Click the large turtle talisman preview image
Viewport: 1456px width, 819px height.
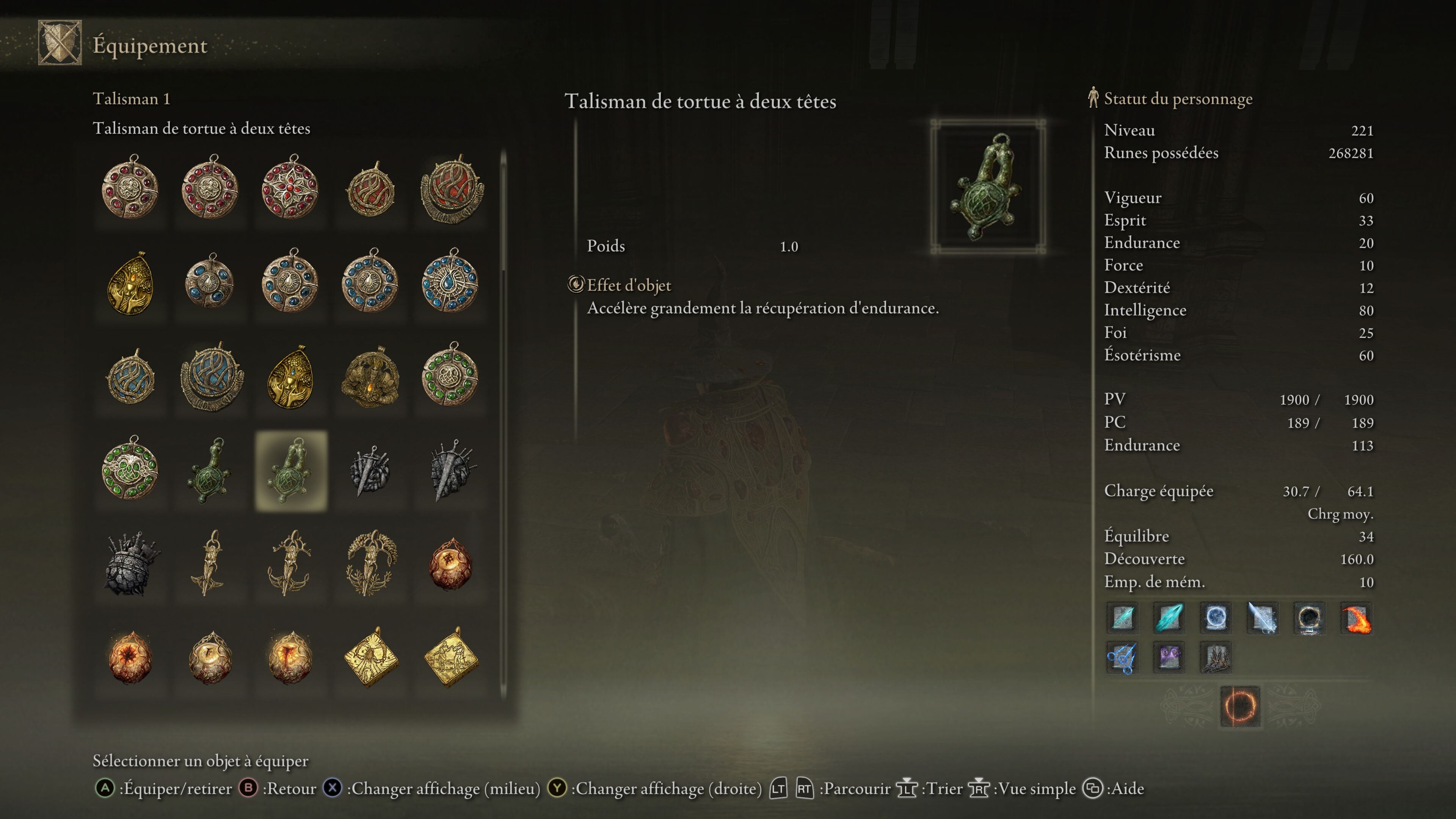(x=987, y=187)
